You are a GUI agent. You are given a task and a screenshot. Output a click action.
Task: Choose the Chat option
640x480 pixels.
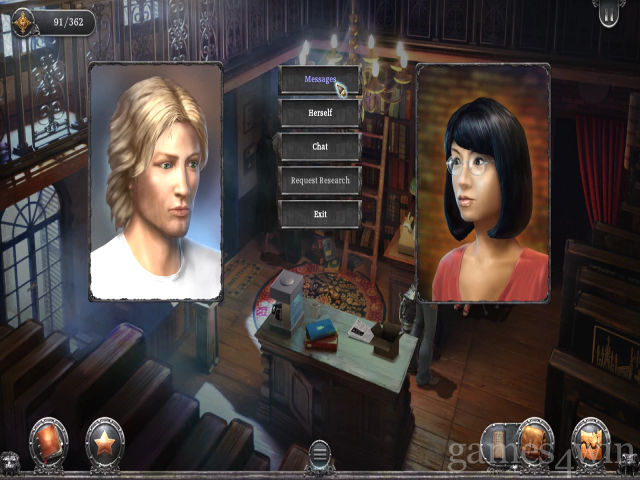[319, 147]
